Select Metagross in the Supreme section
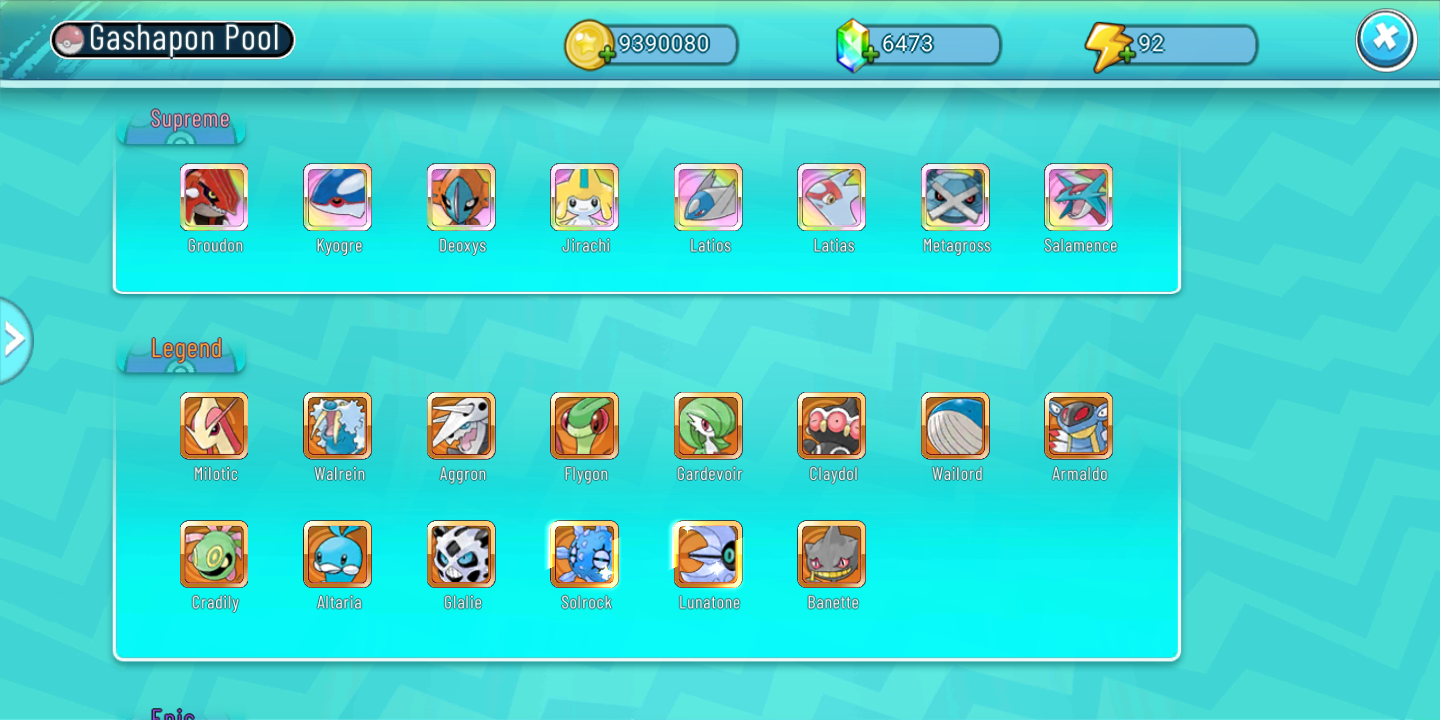Screen dimensions: 1440x720 [955, 197]
